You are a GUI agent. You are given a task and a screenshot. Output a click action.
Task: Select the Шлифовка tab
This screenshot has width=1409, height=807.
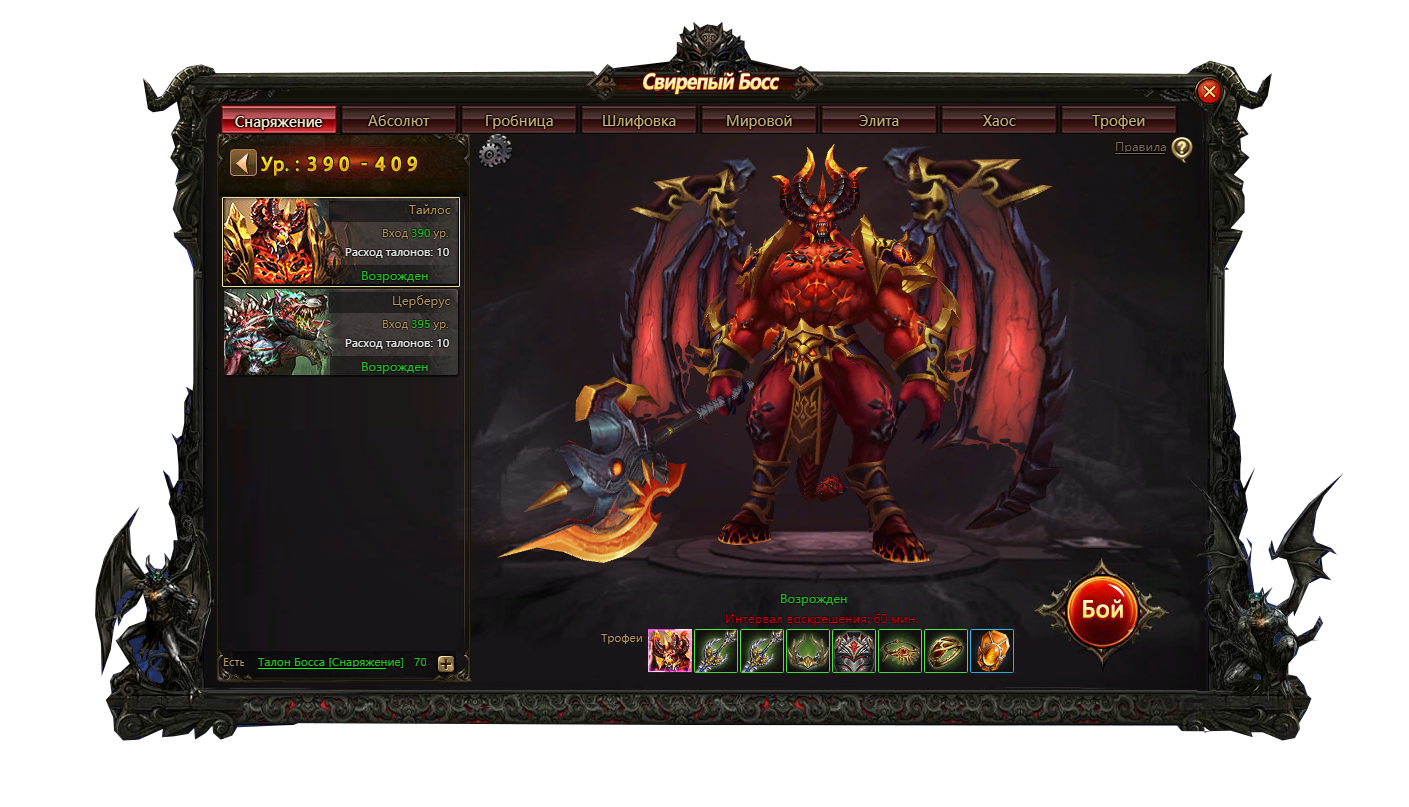639,121
